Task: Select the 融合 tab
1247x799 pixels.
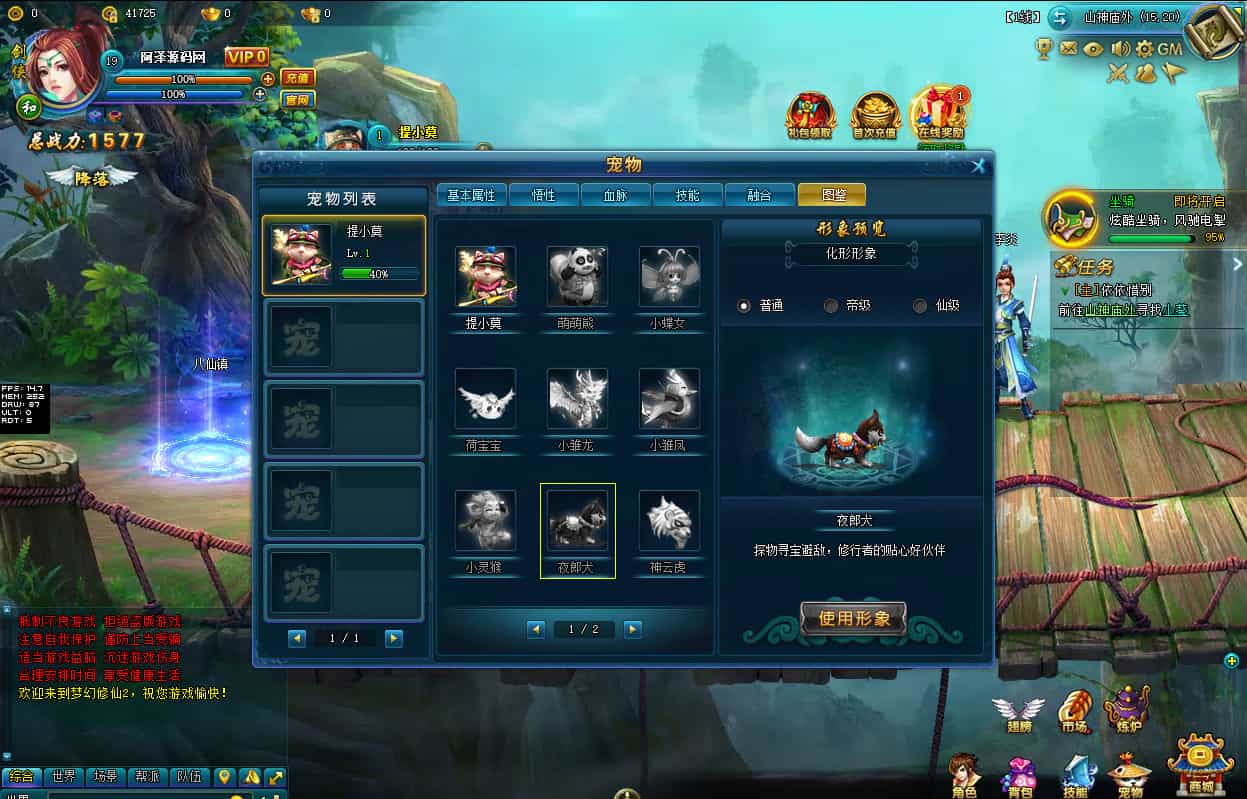Action: point(759,195)
